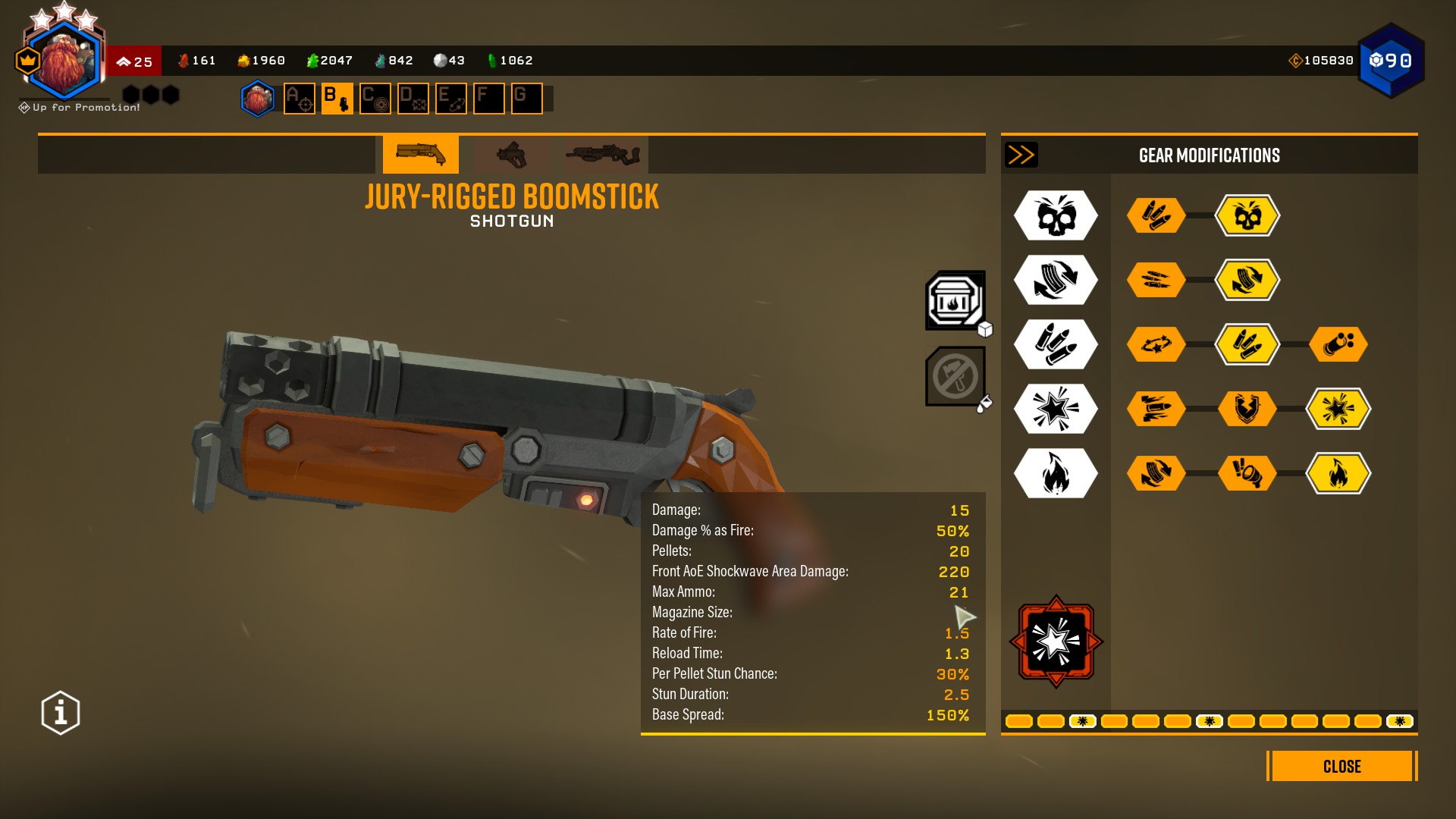Screen dimensions: 1456x819
Task: Select the equipped overclock icon
Action: point(1056,642)
